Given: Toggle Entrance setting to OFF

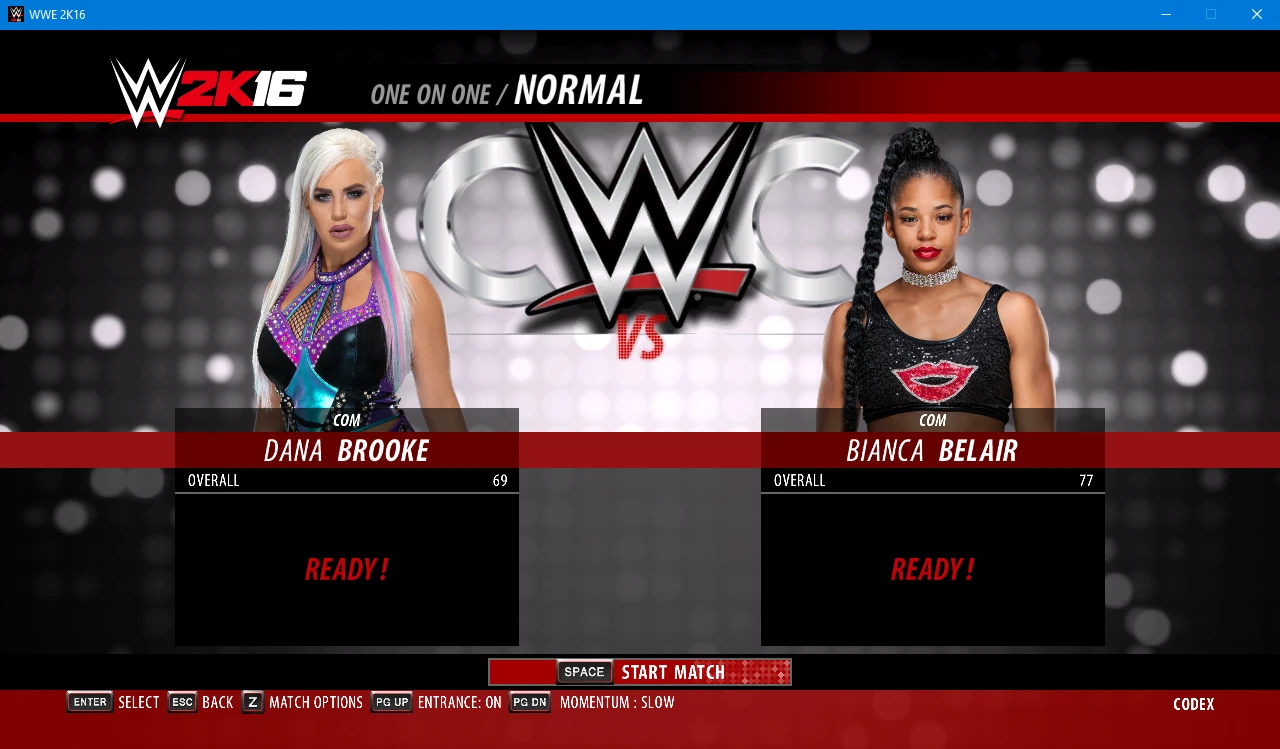Looking at the screenshot, I should 460,702.
